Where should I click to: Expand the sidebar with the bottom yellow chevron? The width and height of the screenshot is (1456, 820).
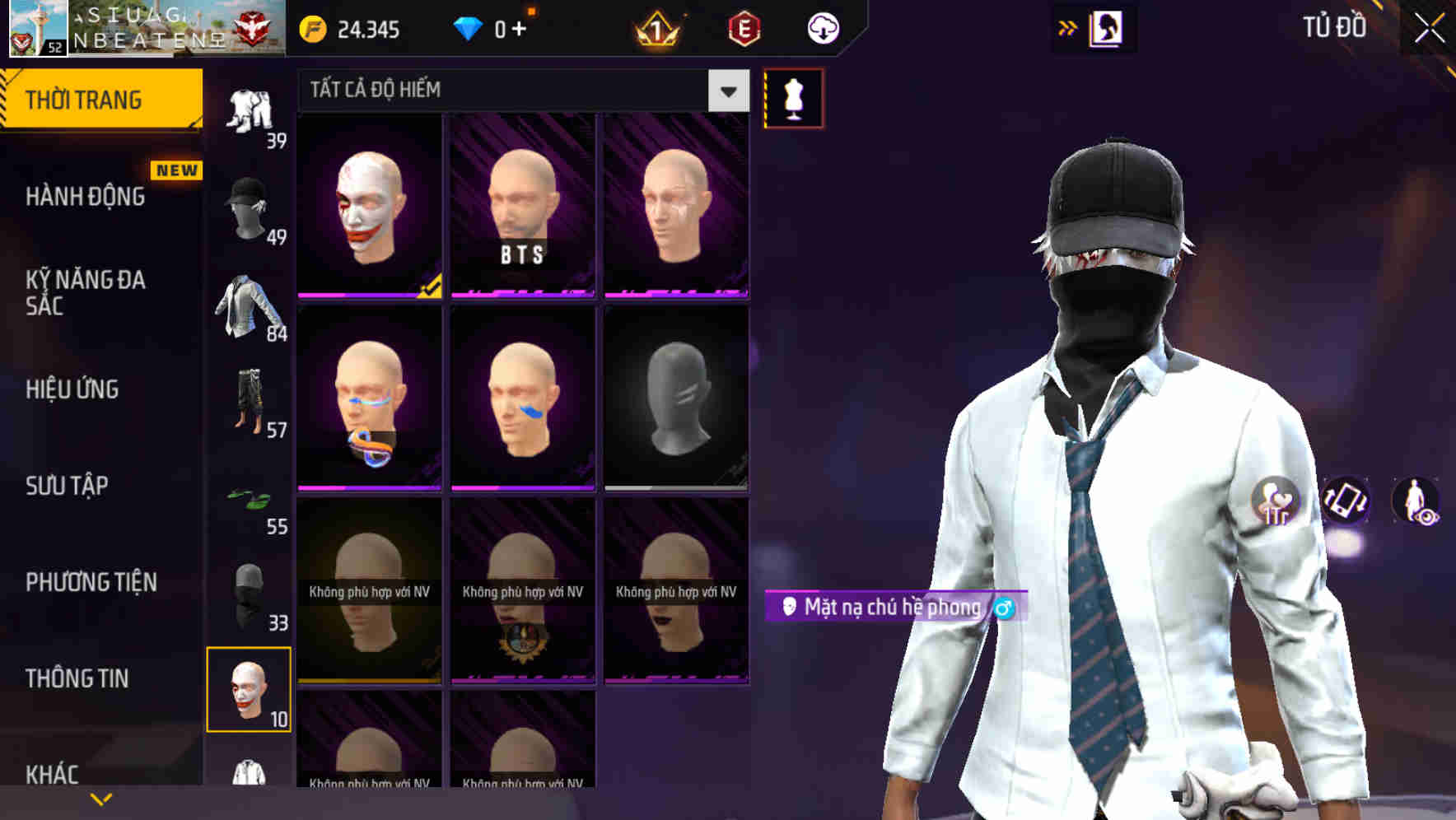(x=99, y=799)
